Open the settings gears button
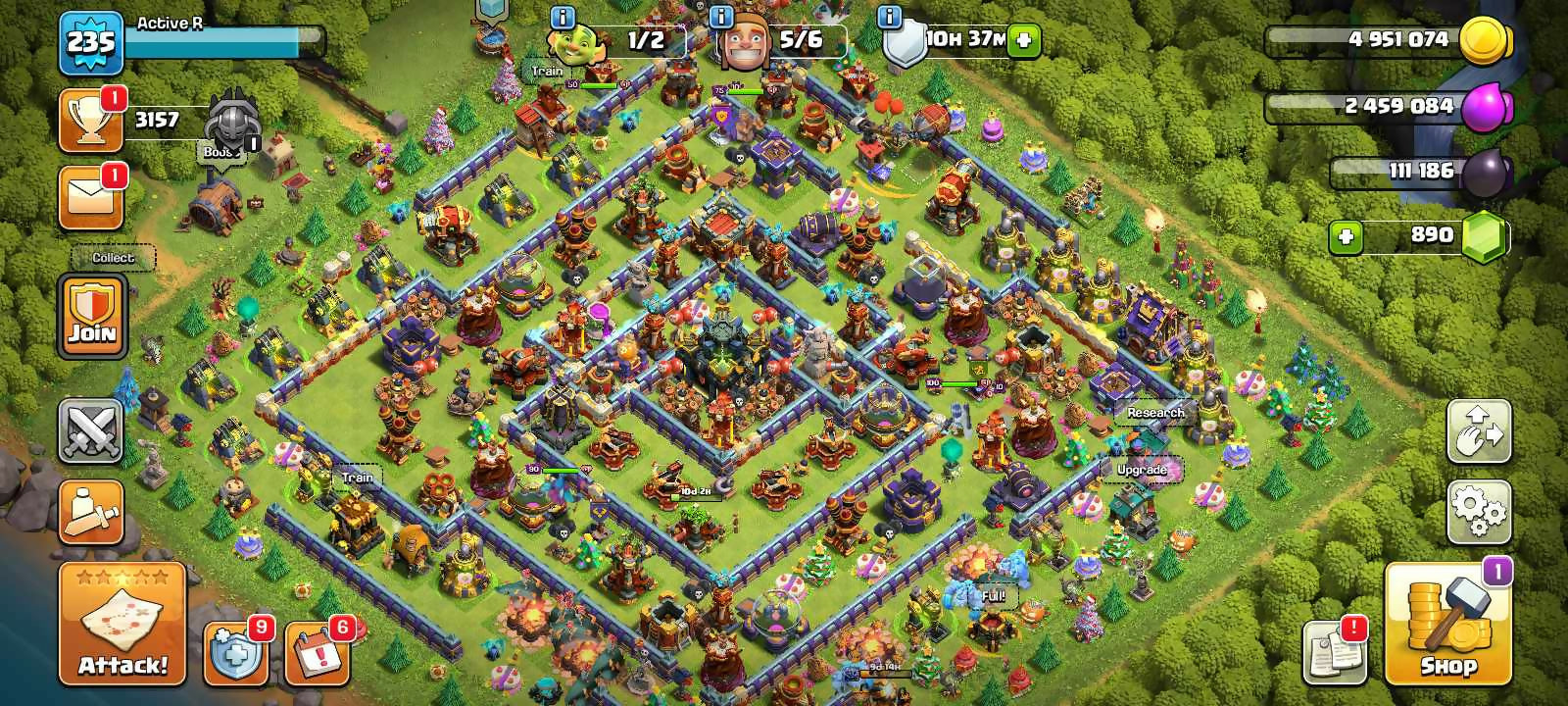Image resolution: width=1568 pixels, height=706 pixels. coord(1479,511)
